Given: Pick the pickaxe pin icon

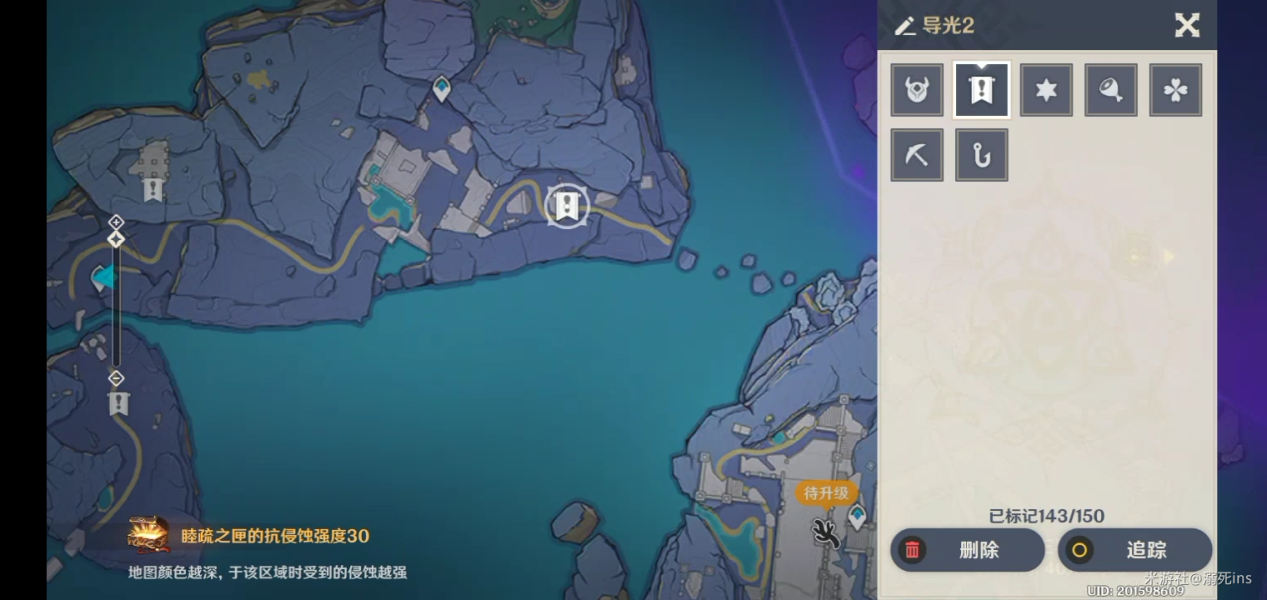Looking at the screenshot, I should pos(917,155).
